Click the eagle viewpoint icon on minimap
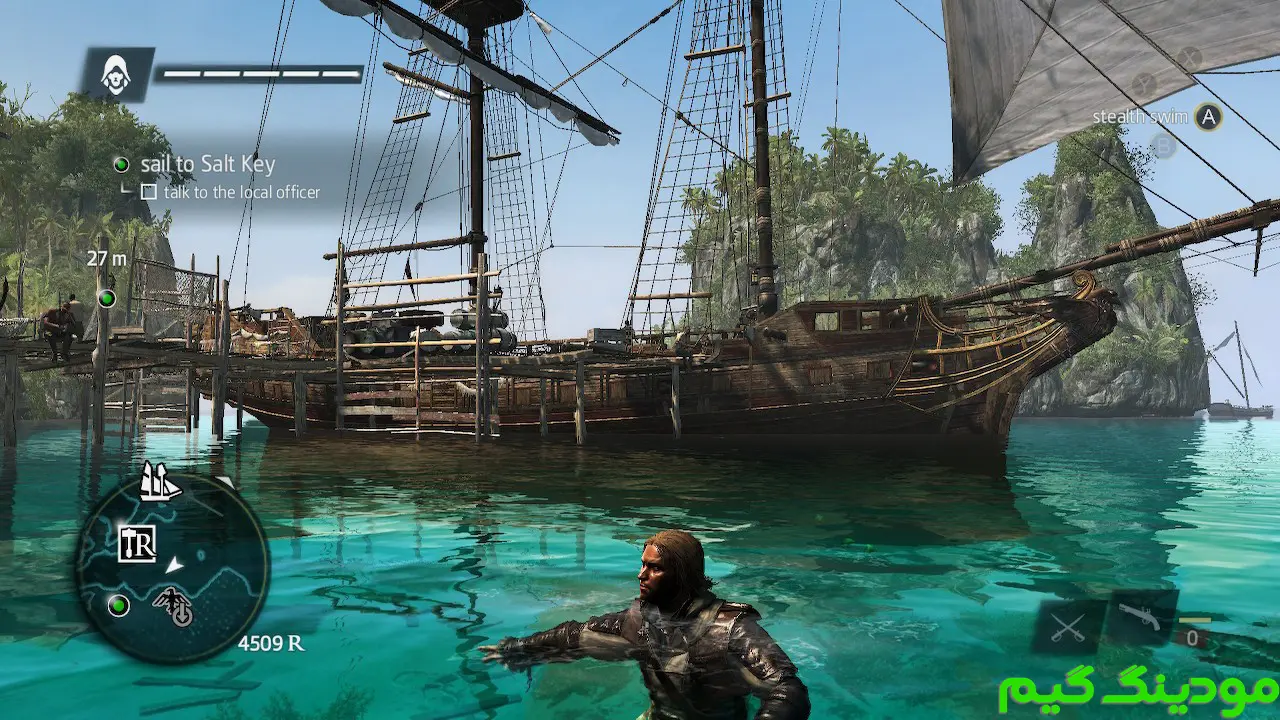 (173, 606)
